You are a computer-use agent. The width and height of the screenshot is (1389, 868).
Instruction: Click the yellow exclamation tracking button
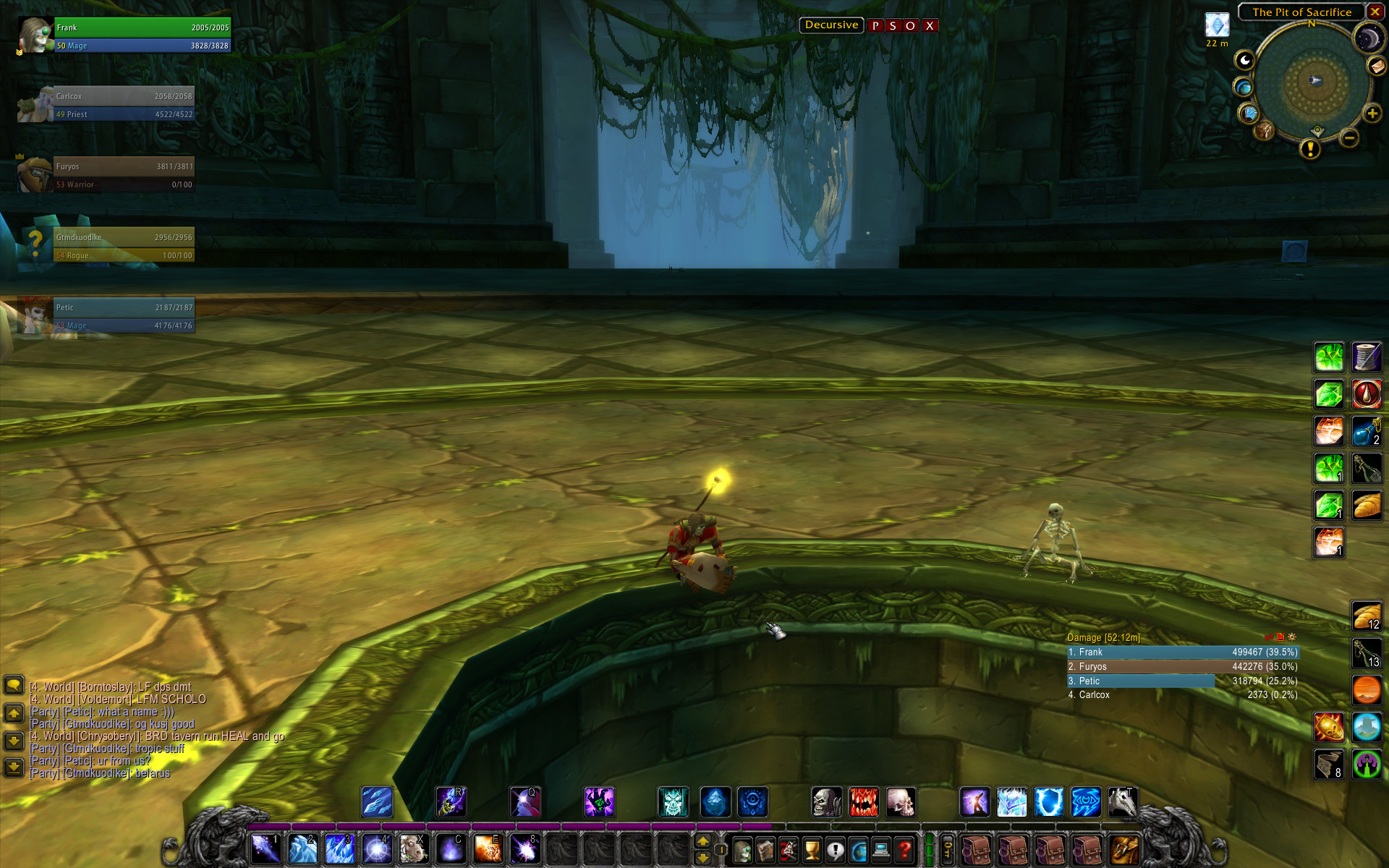[x=1309, y=149]
